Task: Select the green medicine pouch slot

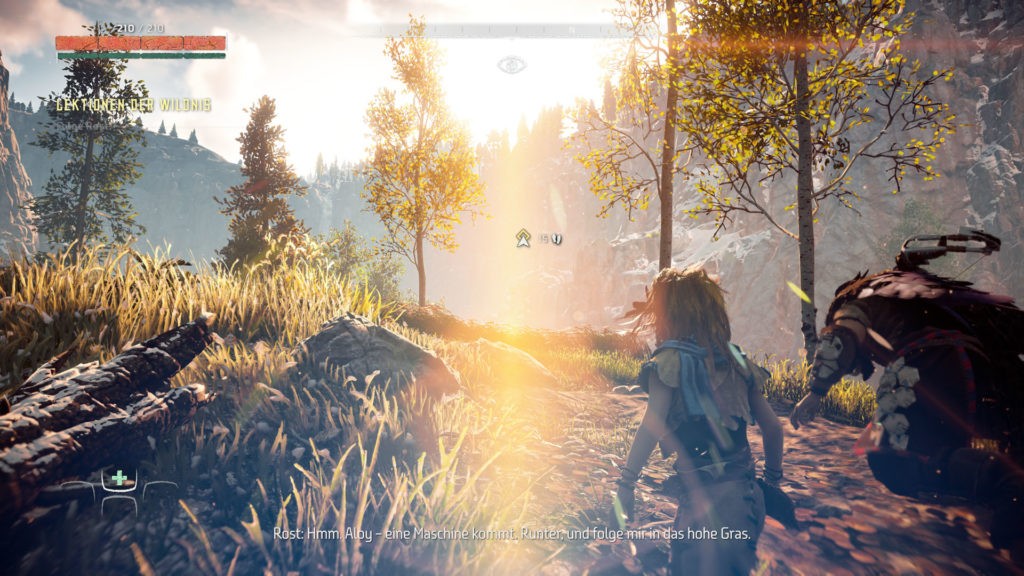Action: 119,478
